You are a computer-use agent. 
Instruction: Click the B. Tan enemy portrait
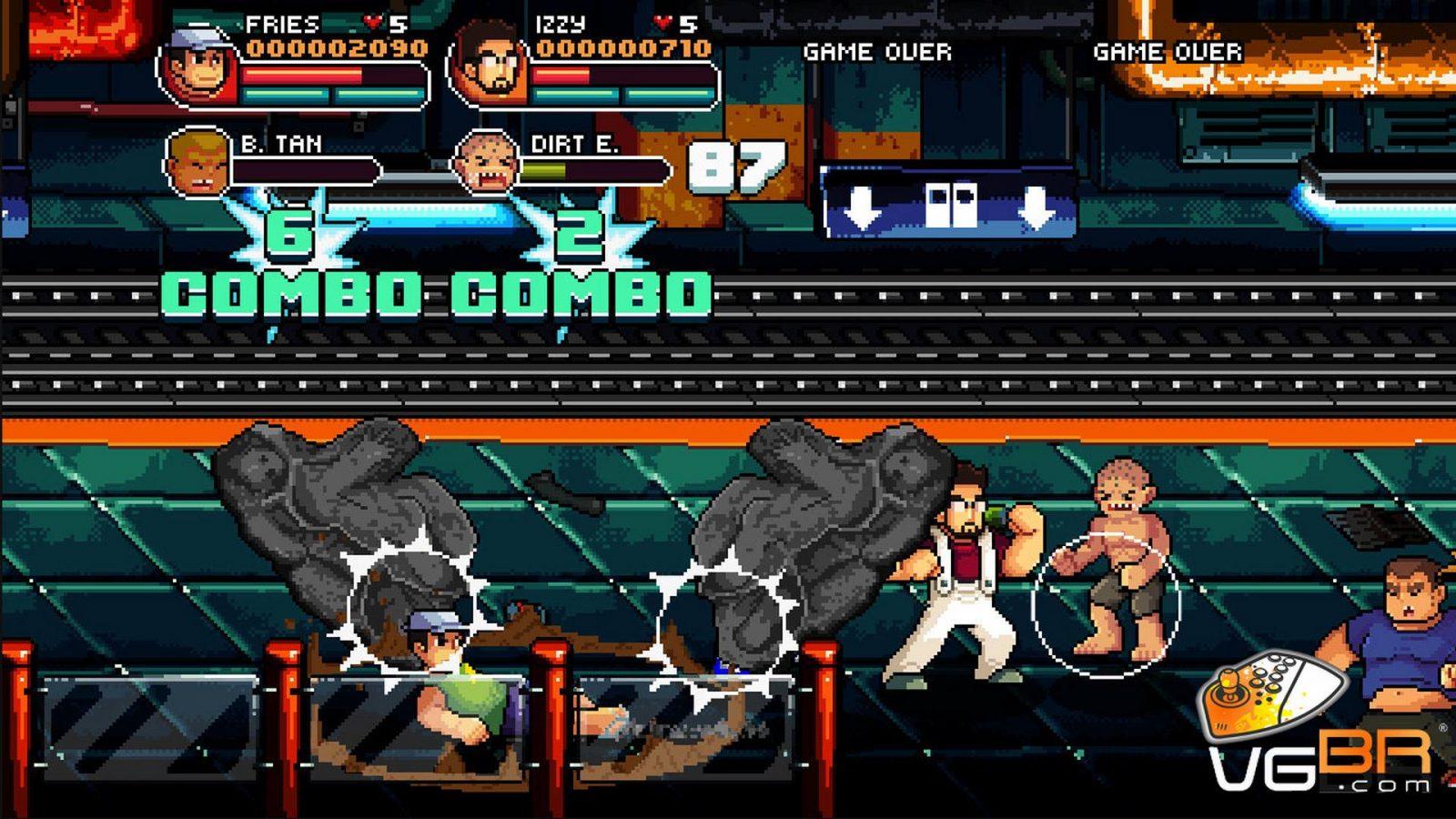(198, 164)
